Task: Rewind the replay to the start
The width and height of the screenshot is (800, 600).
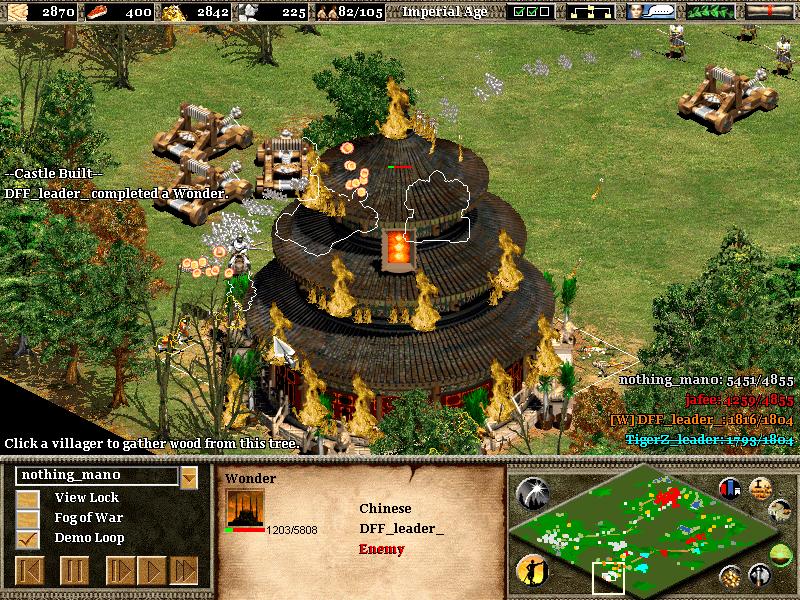Action: pyautogui.click(x=30, y=571)
